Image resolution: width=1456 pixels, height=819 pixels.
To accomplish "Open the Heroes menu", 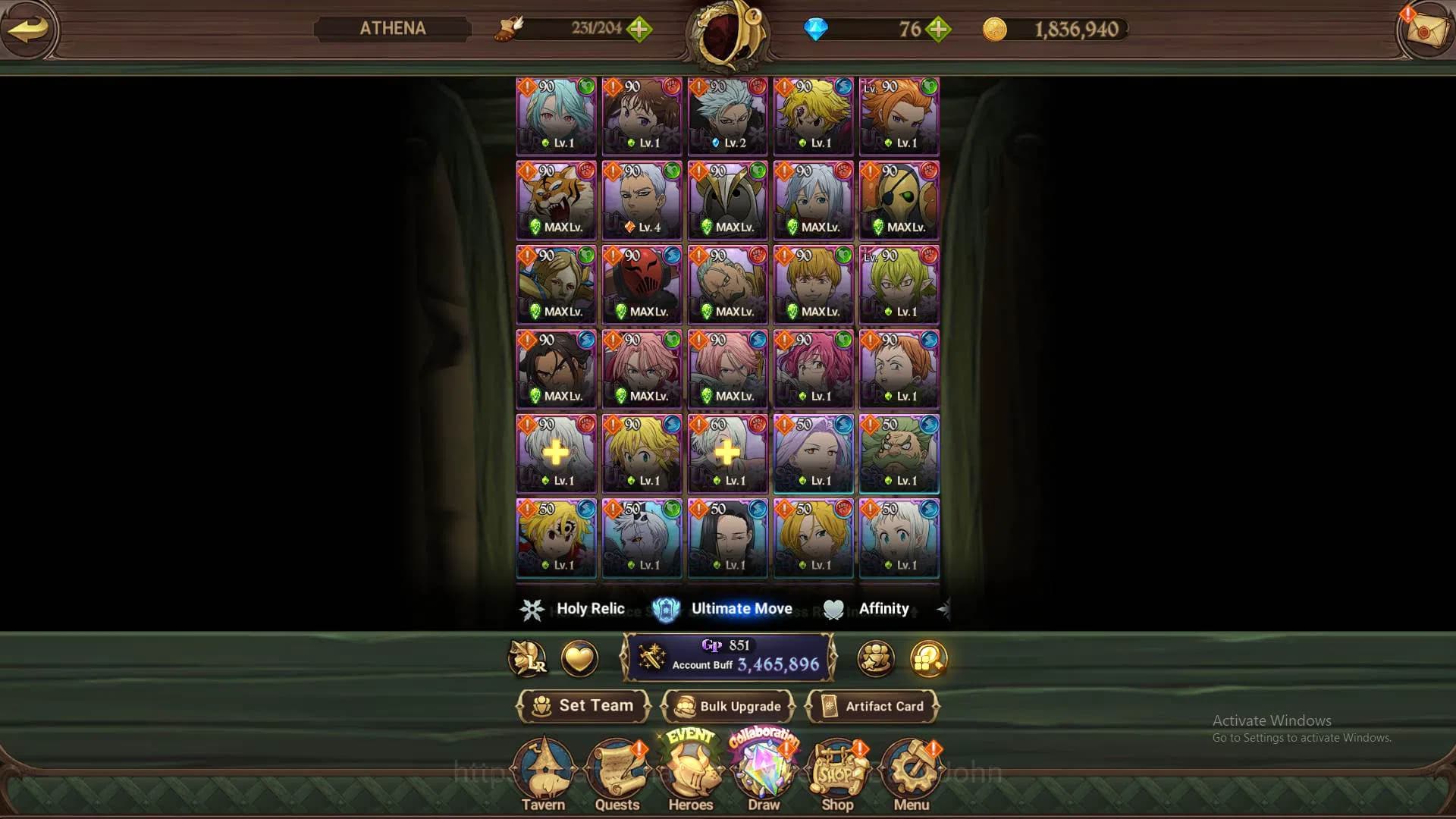I will (x=691, y=775).
